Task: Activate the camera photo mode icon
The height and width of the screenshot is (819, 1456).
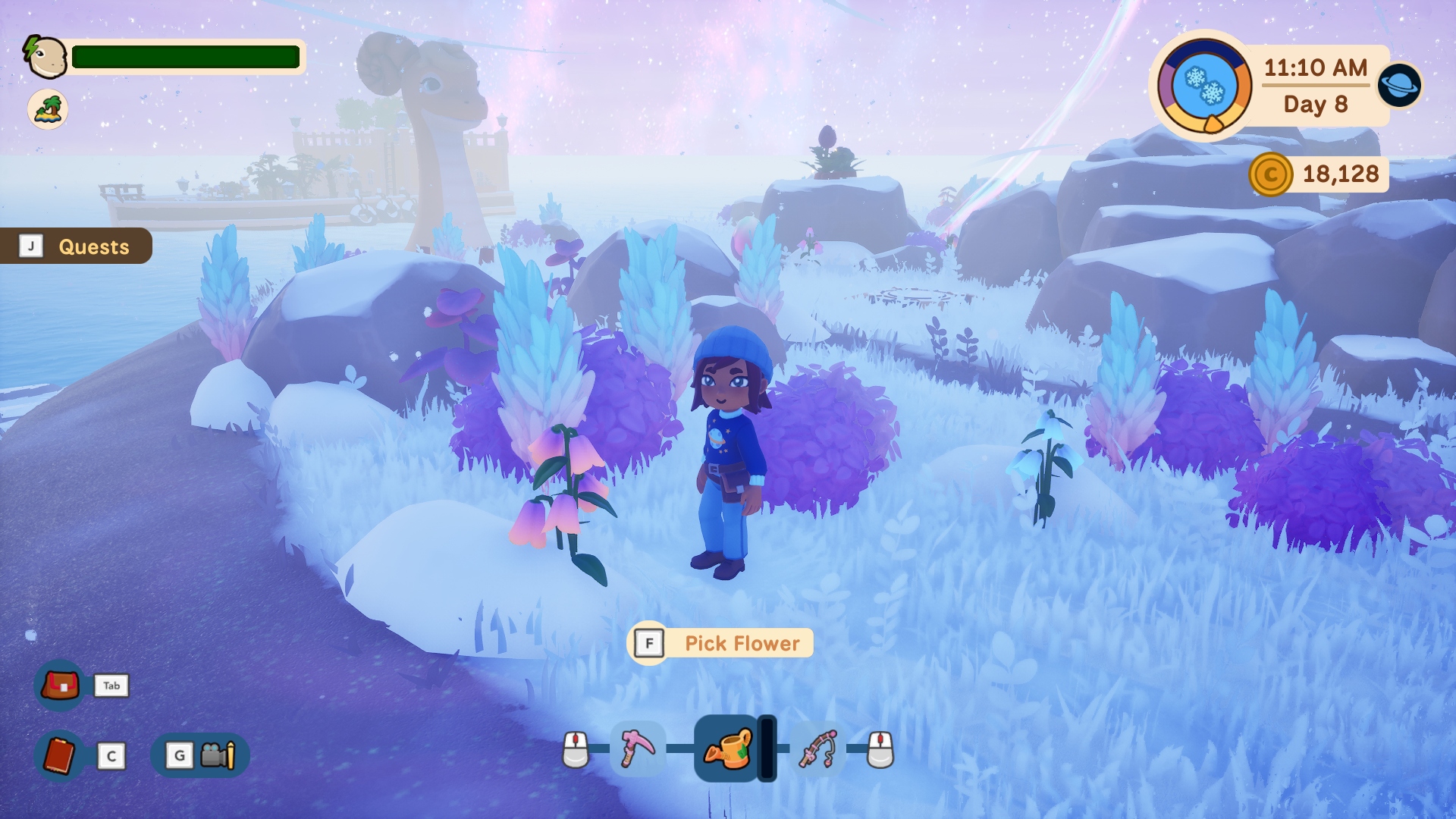Action: [x=217, y=755]
